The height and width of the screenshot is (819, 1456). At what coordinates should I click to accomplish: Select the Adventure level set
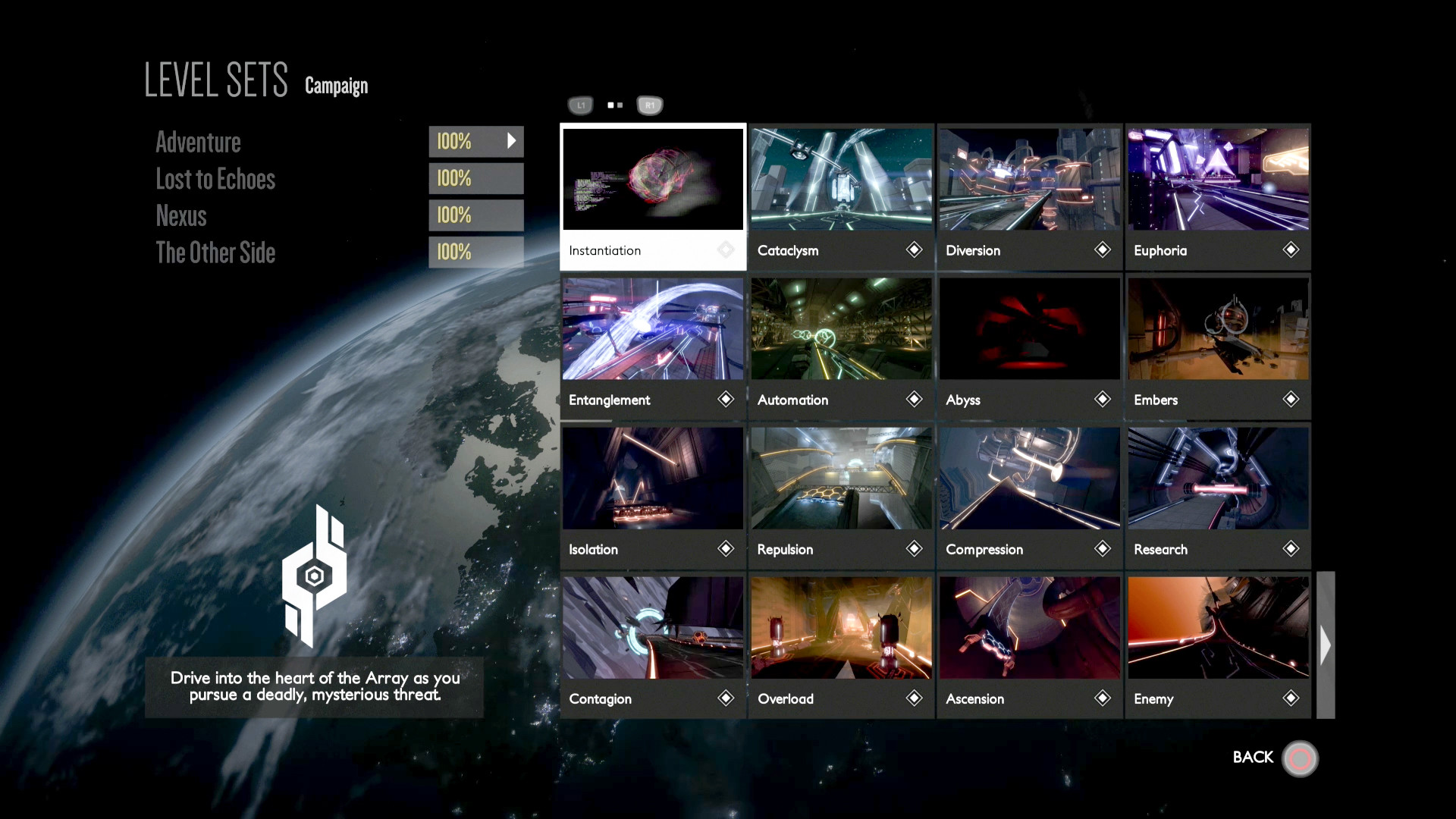pos(199,143)
